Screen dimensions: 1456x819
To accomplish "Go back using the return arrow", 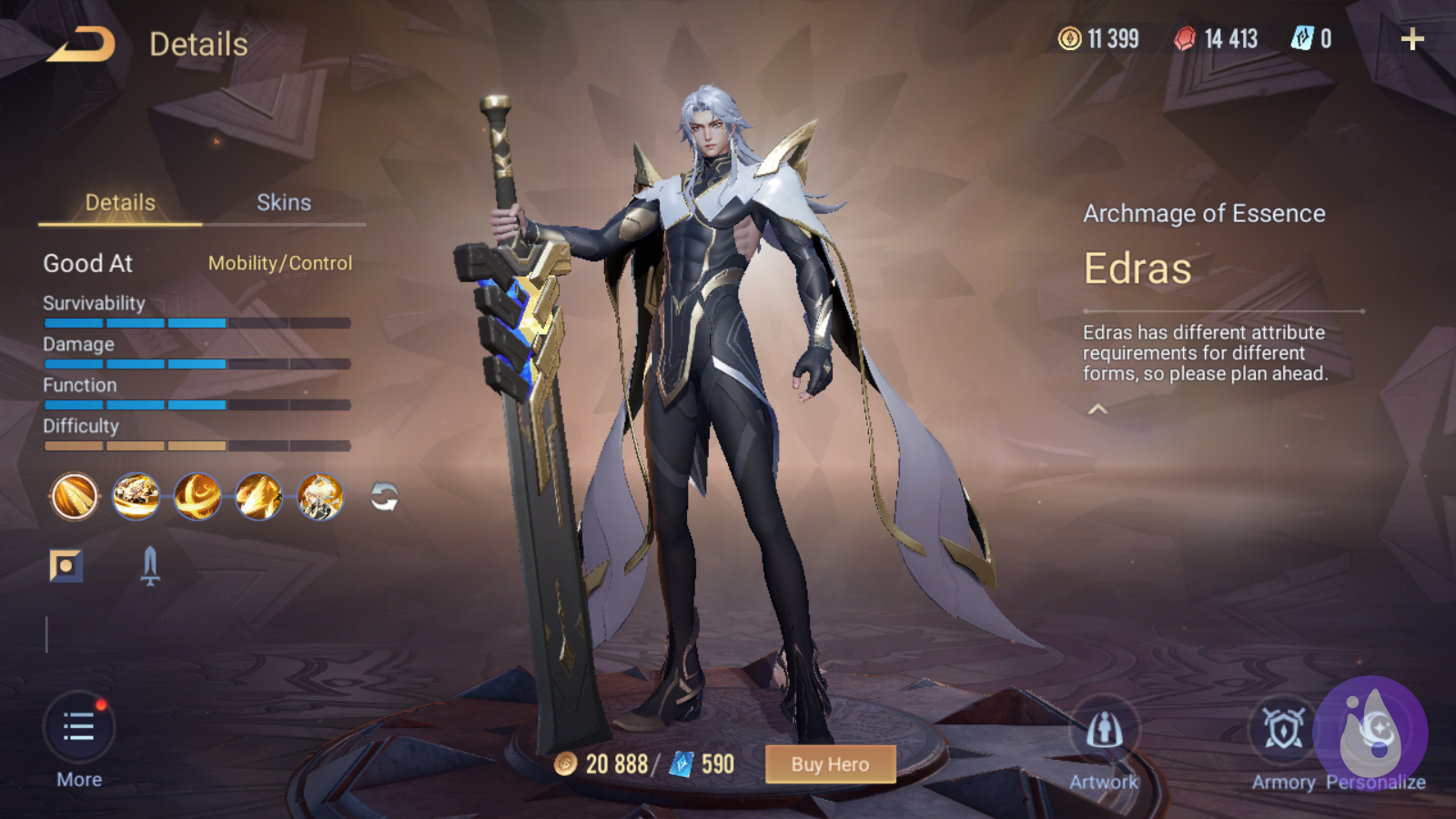I will click(x=82, y=44).
